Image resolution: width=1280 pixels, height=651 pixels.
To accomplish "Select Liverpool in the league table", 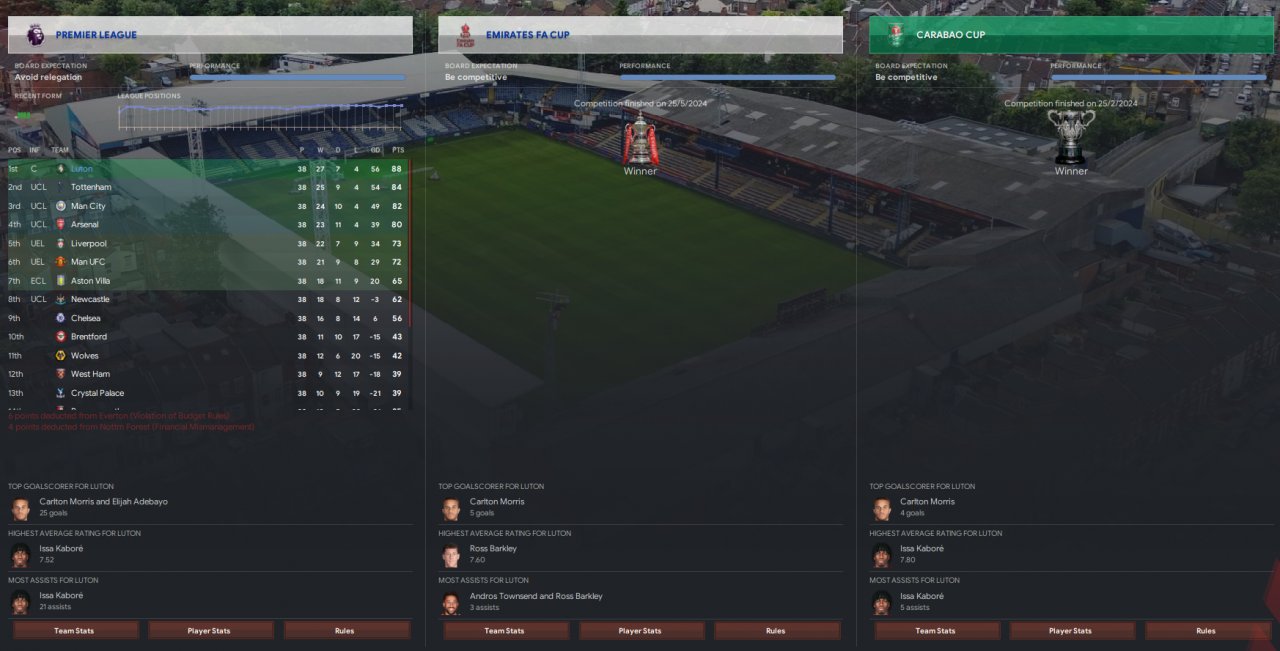I will coord(88,243).
